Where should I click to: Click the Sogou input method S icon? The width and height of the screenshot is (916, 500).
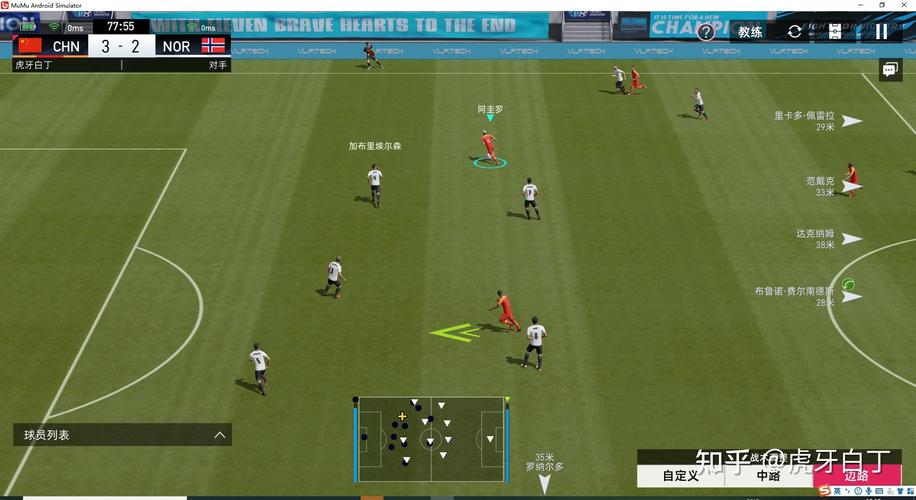point(824,491)
